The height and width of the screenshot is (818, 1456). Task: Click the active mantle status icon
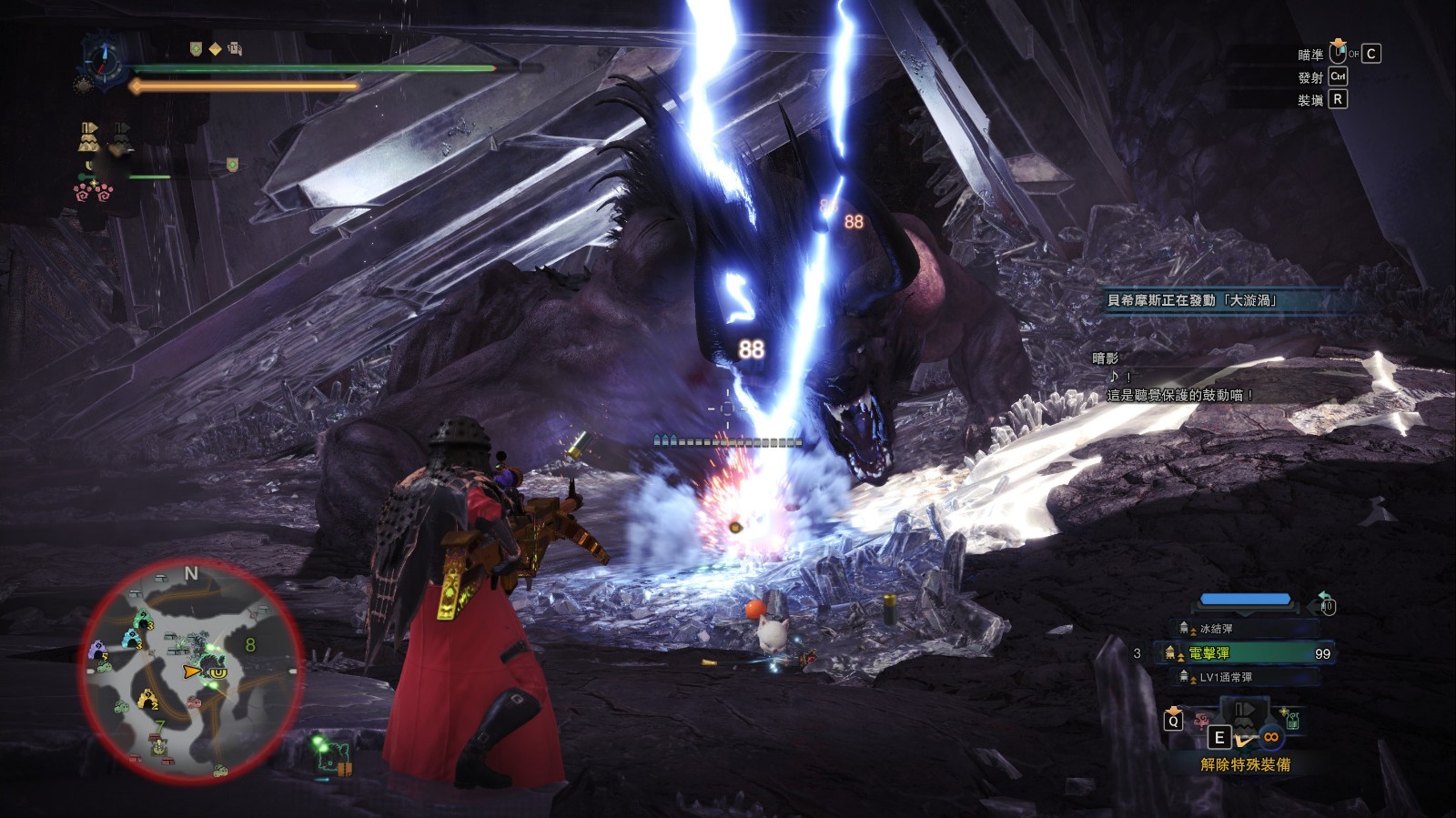point(88,136)
